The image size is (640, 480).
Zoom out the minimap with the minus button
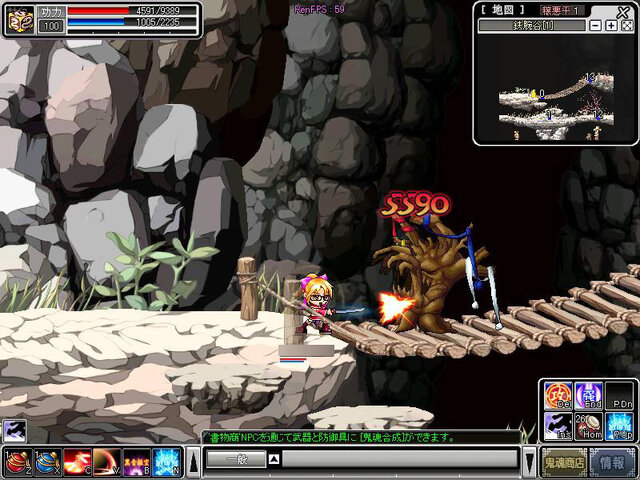pos(596,25)
